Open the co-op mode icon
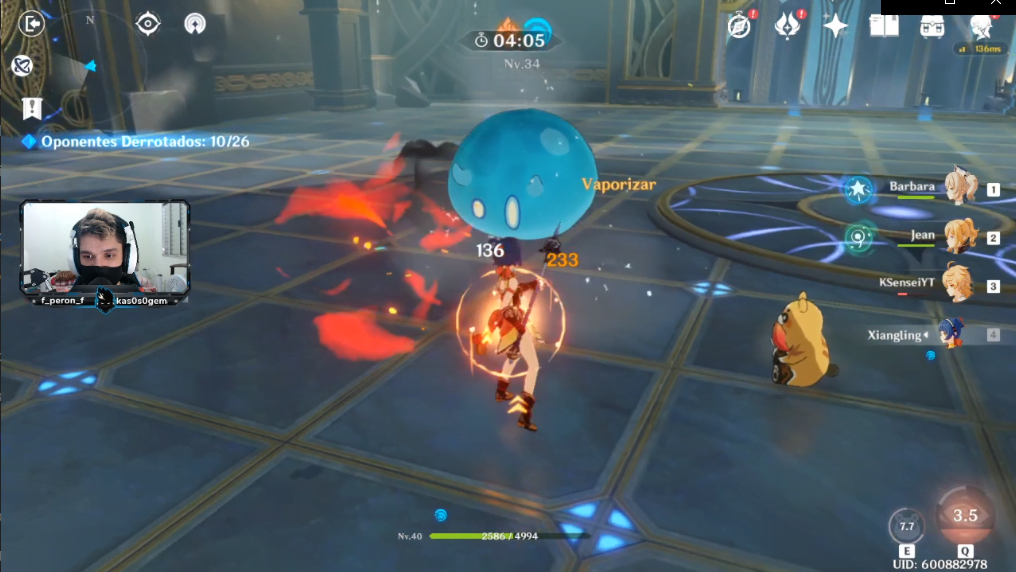This screenshot has width=1016, height=572. click(x=195, y=23)
